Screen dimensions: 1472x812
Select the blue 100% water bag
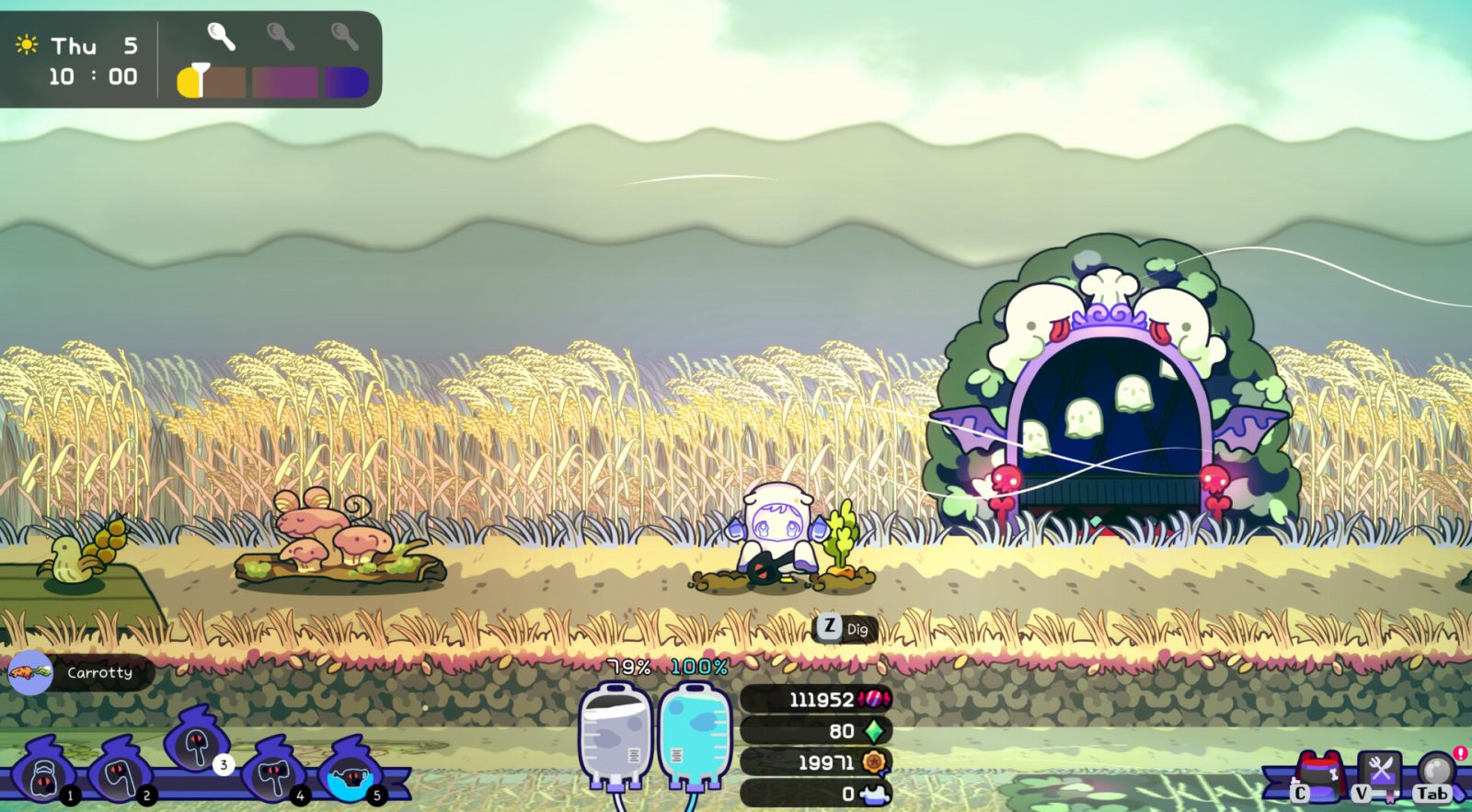click(x=688, y=736)
